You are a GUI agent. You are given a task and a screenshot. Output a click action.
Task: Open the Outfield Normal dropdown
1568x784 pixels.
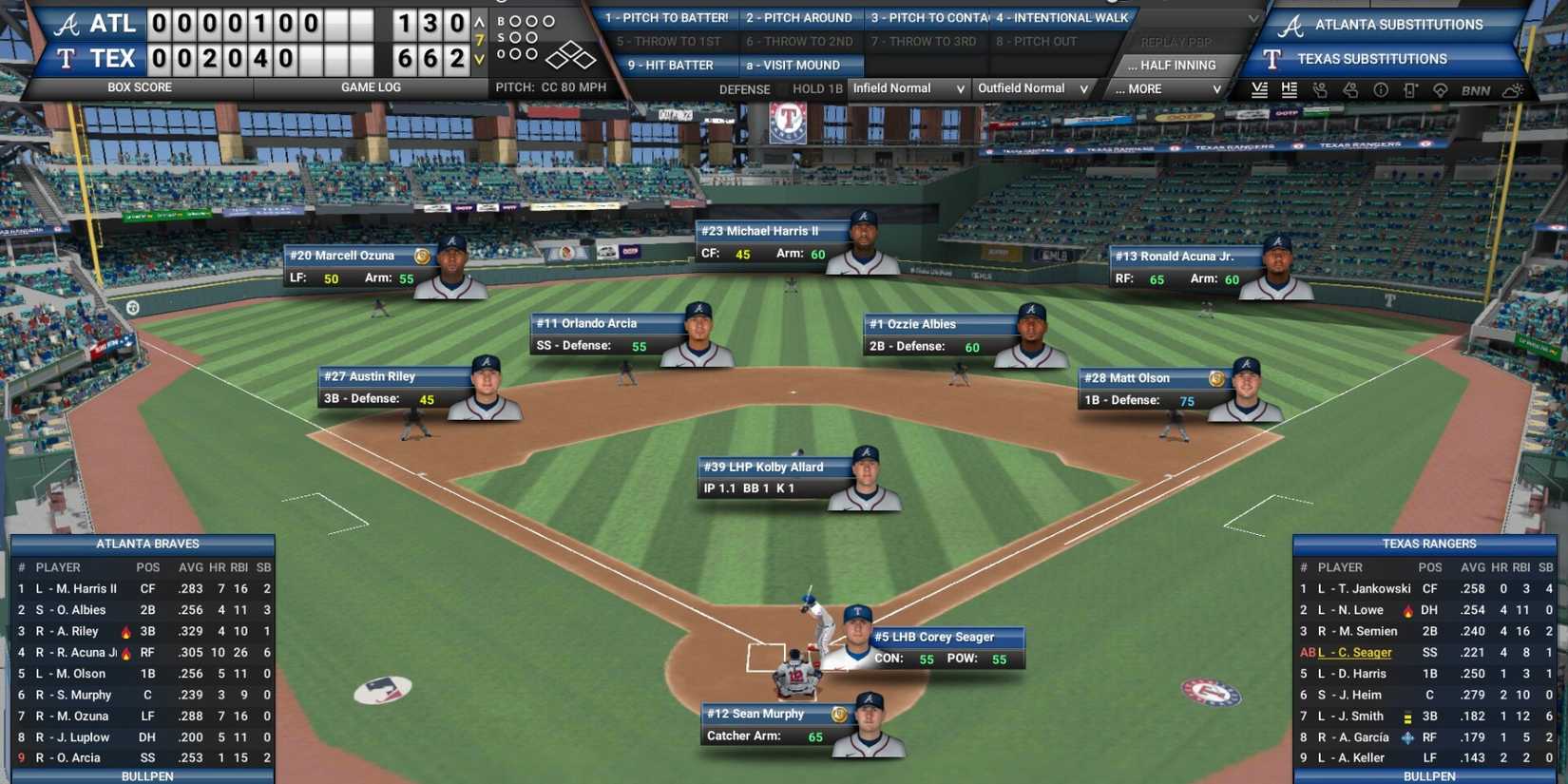(x=1032, y=88)
